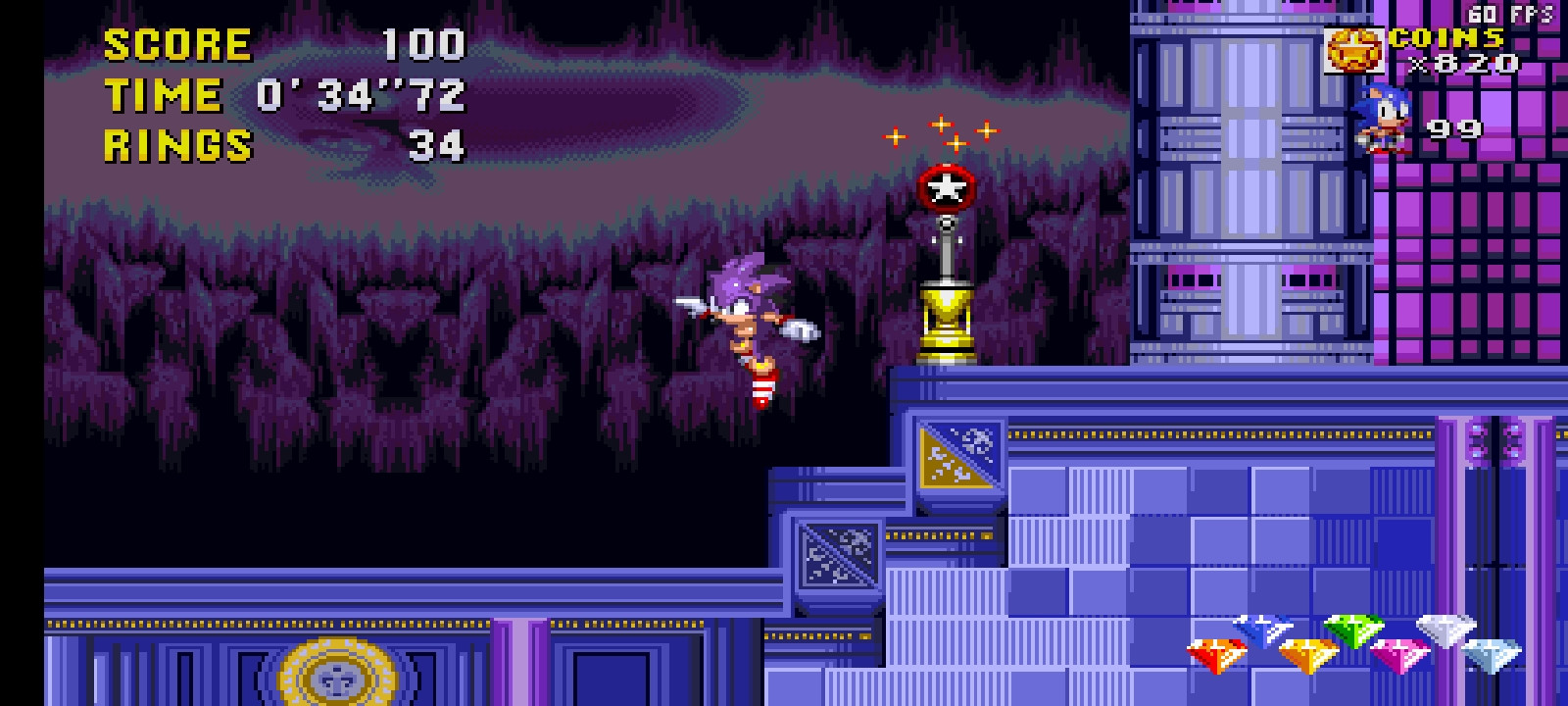The width and height of the screenshot is (1568, 706).
Task: Click the cyan Chaos Emerald
Action: [1491, 655]
